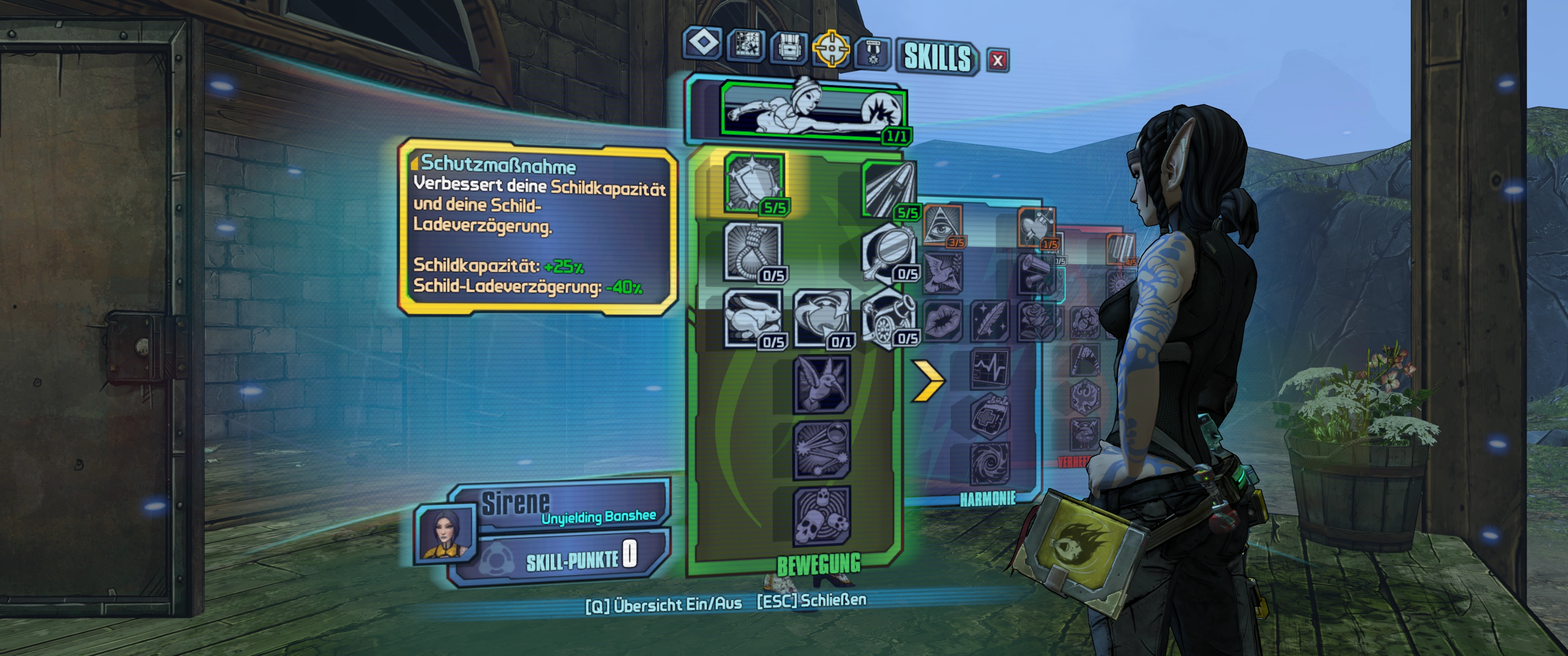
Task: Choose the heartbeat monitor skill in Harmonie
Action: [x=989, y=368]
